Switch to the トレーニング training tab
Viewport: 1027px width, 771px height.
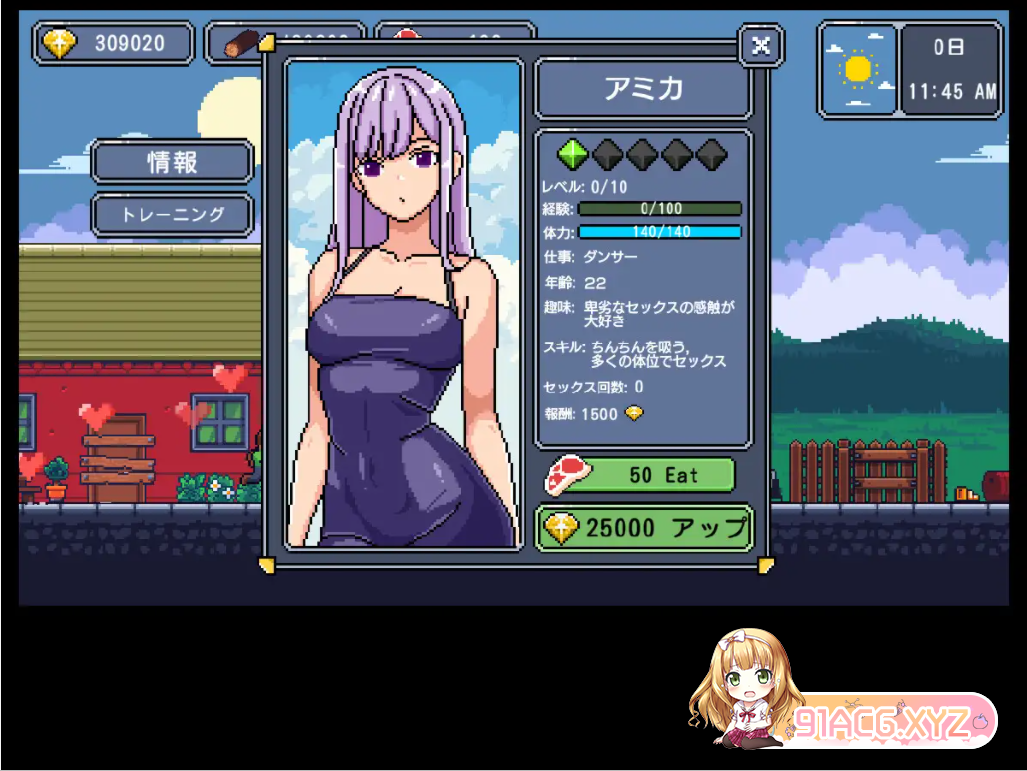click(x=172, y=214)
